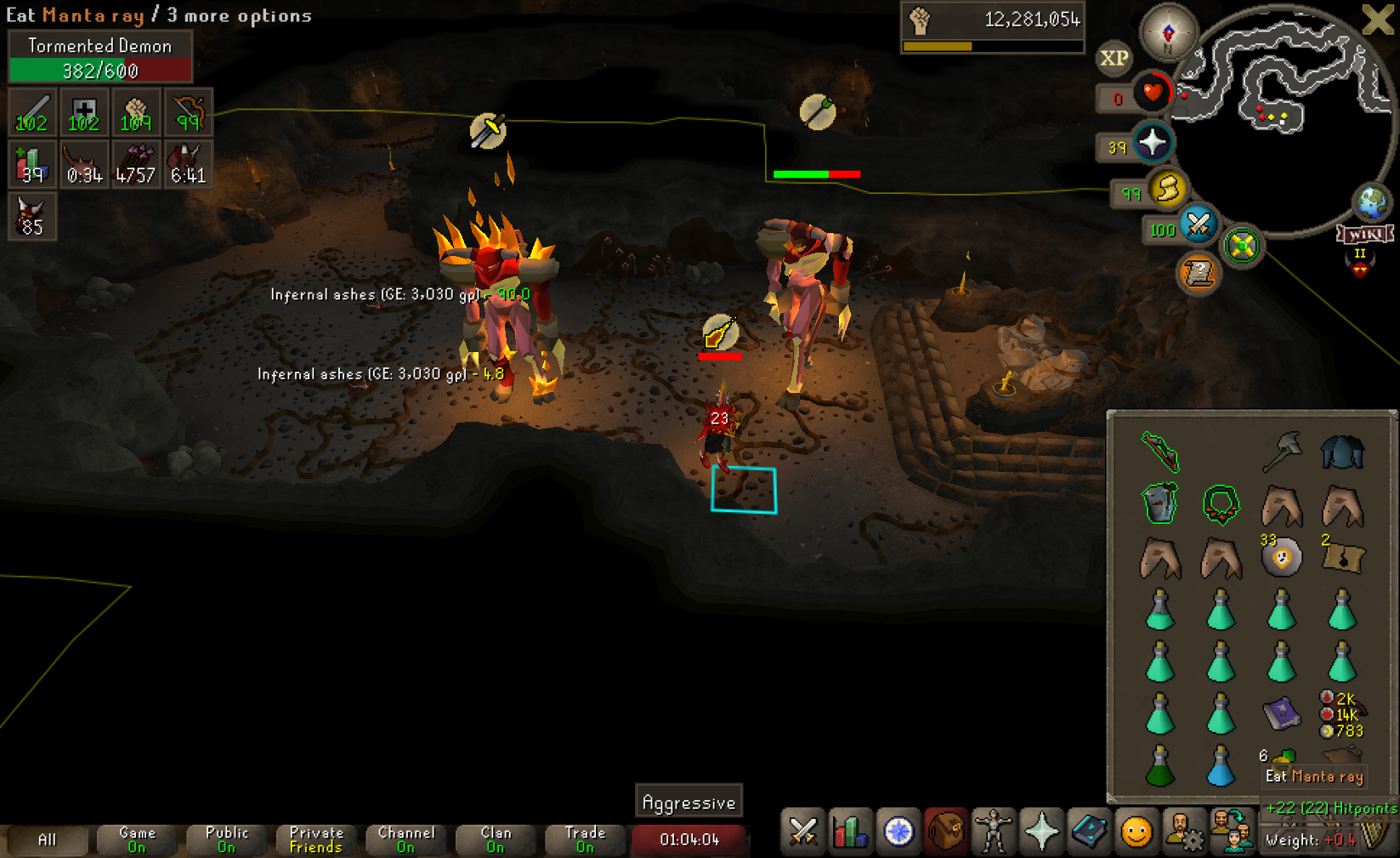Show the Worn Equipment tab
Image resolution: width=1400 pixels, height=858 pixels.
tap(993, 832)
